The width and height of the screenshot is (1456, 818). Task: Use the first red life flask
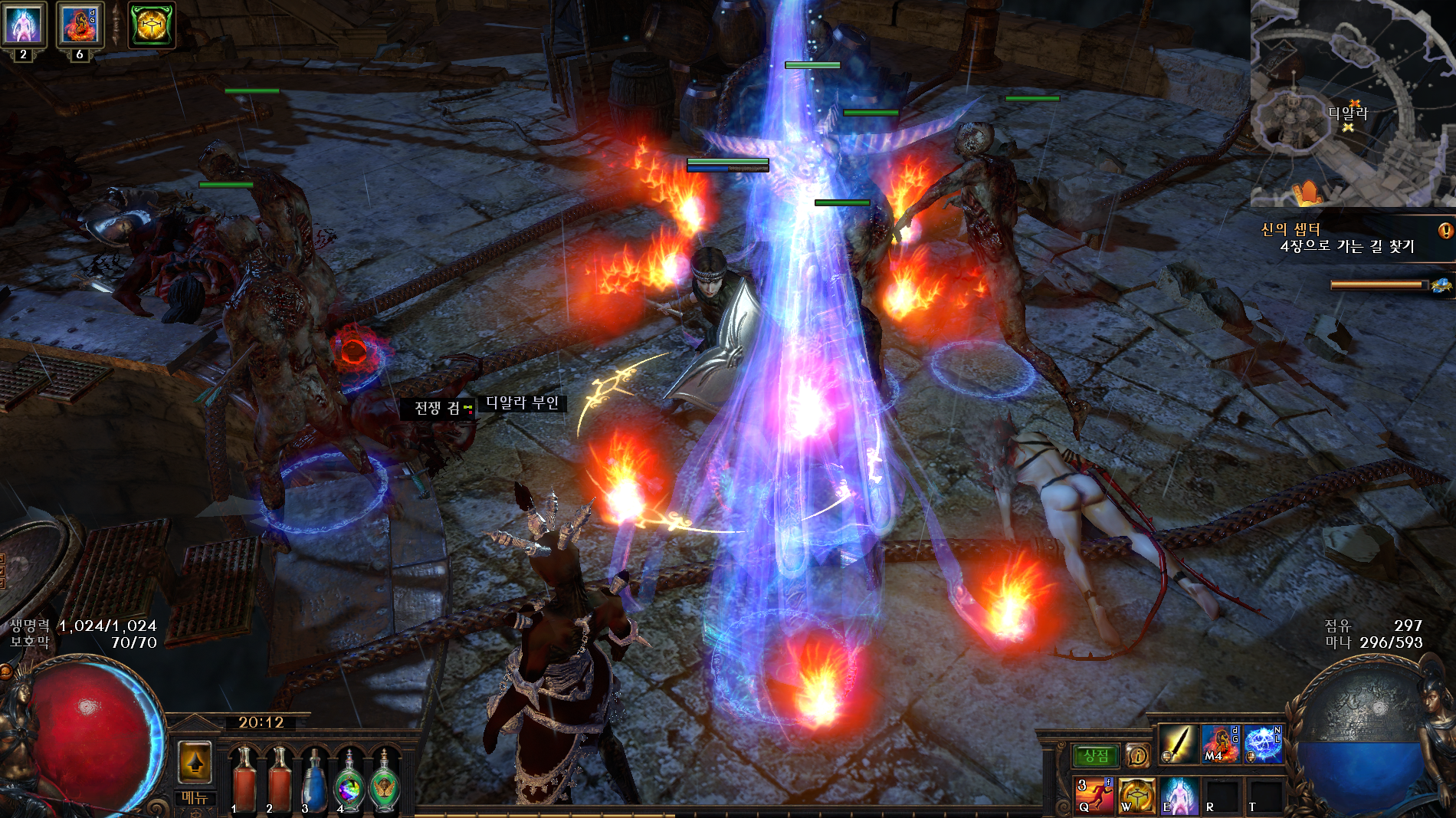click(244, 779)
